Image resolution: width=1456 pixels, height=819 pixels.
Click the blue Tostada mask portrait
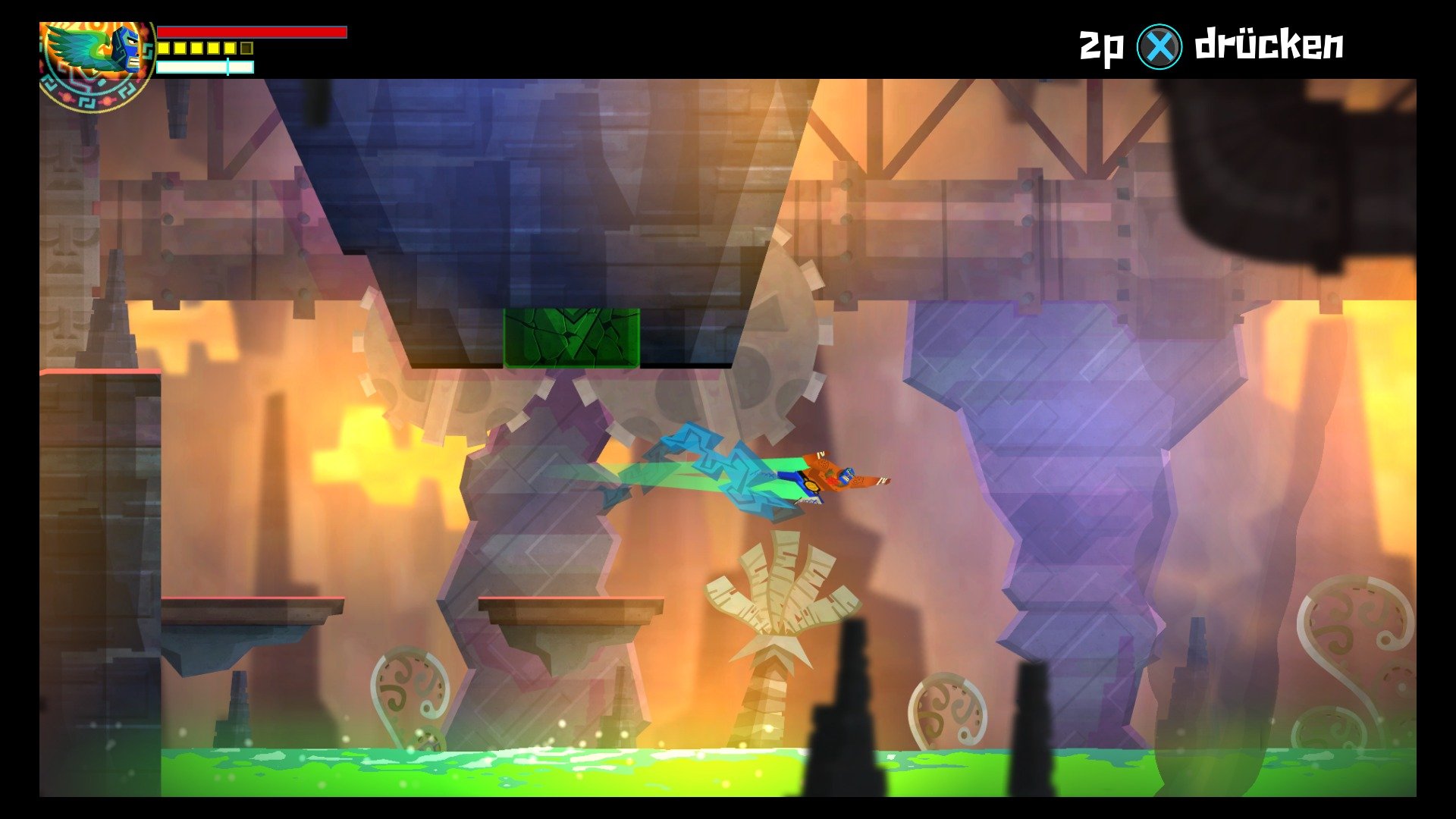pos(125,49)
